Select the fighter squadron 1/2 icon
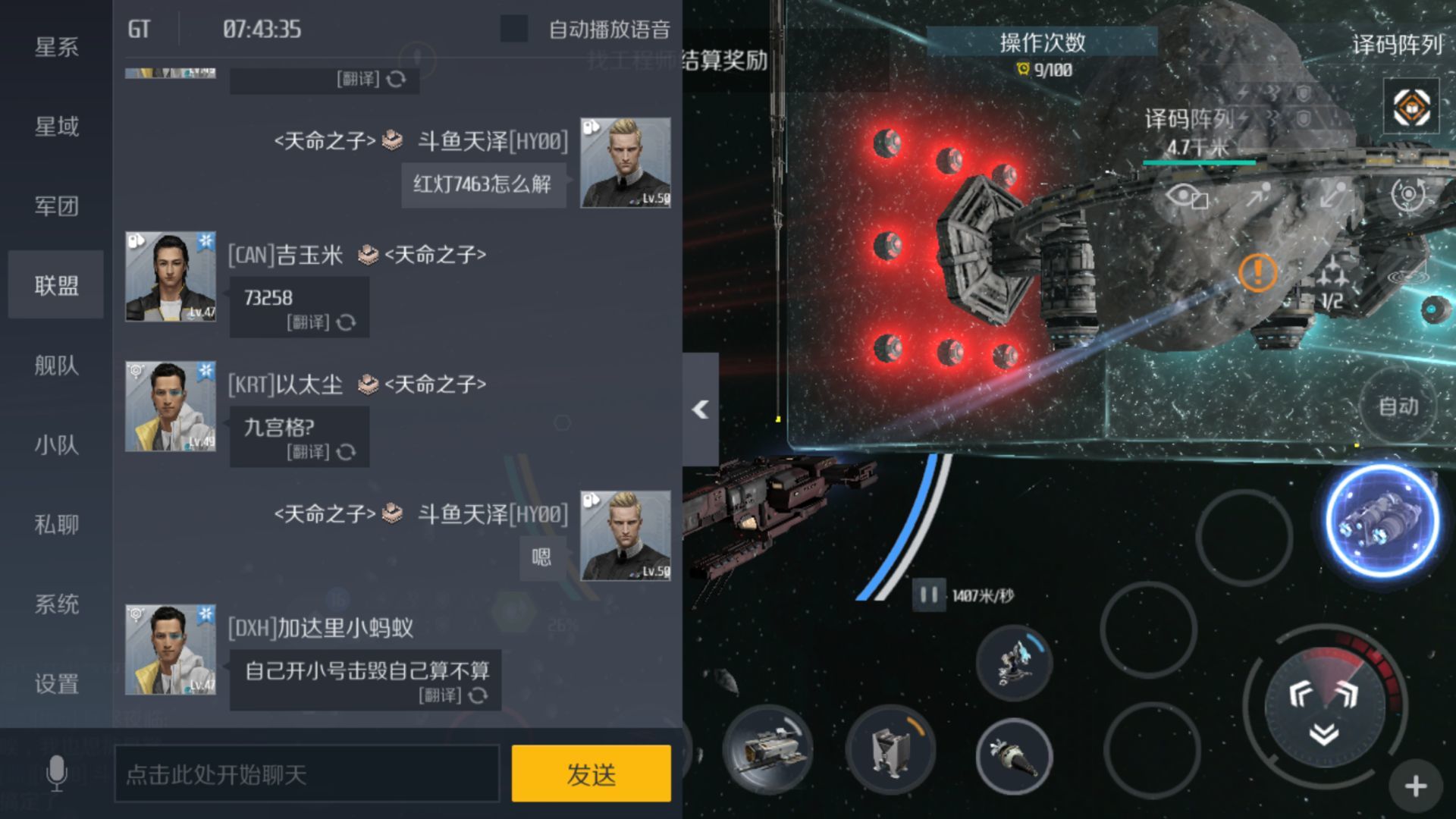1456x819 pixels. coord(1331,279)
